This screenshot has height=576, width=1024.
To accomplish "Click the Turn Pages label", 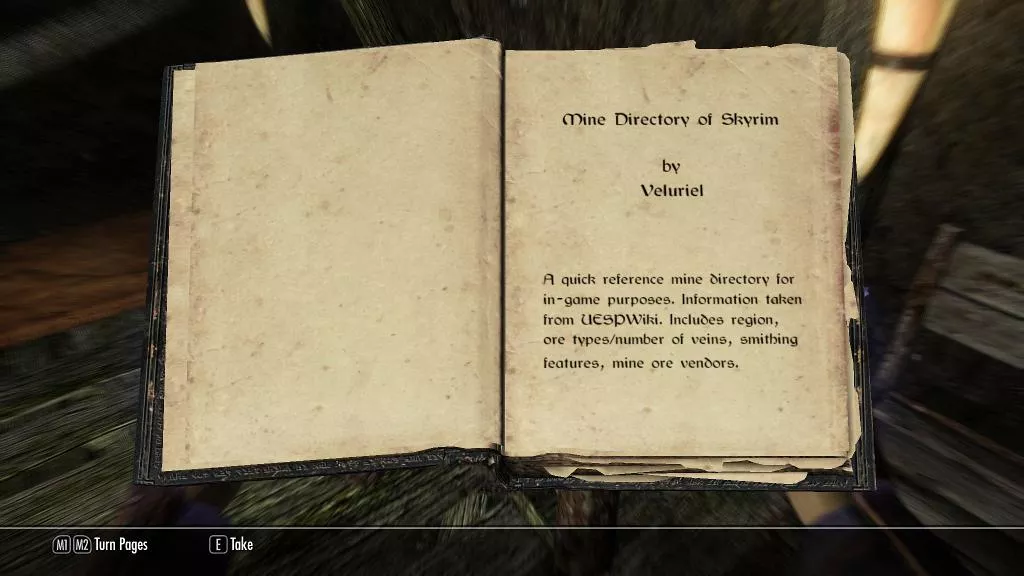I will [x=120, y=545].
